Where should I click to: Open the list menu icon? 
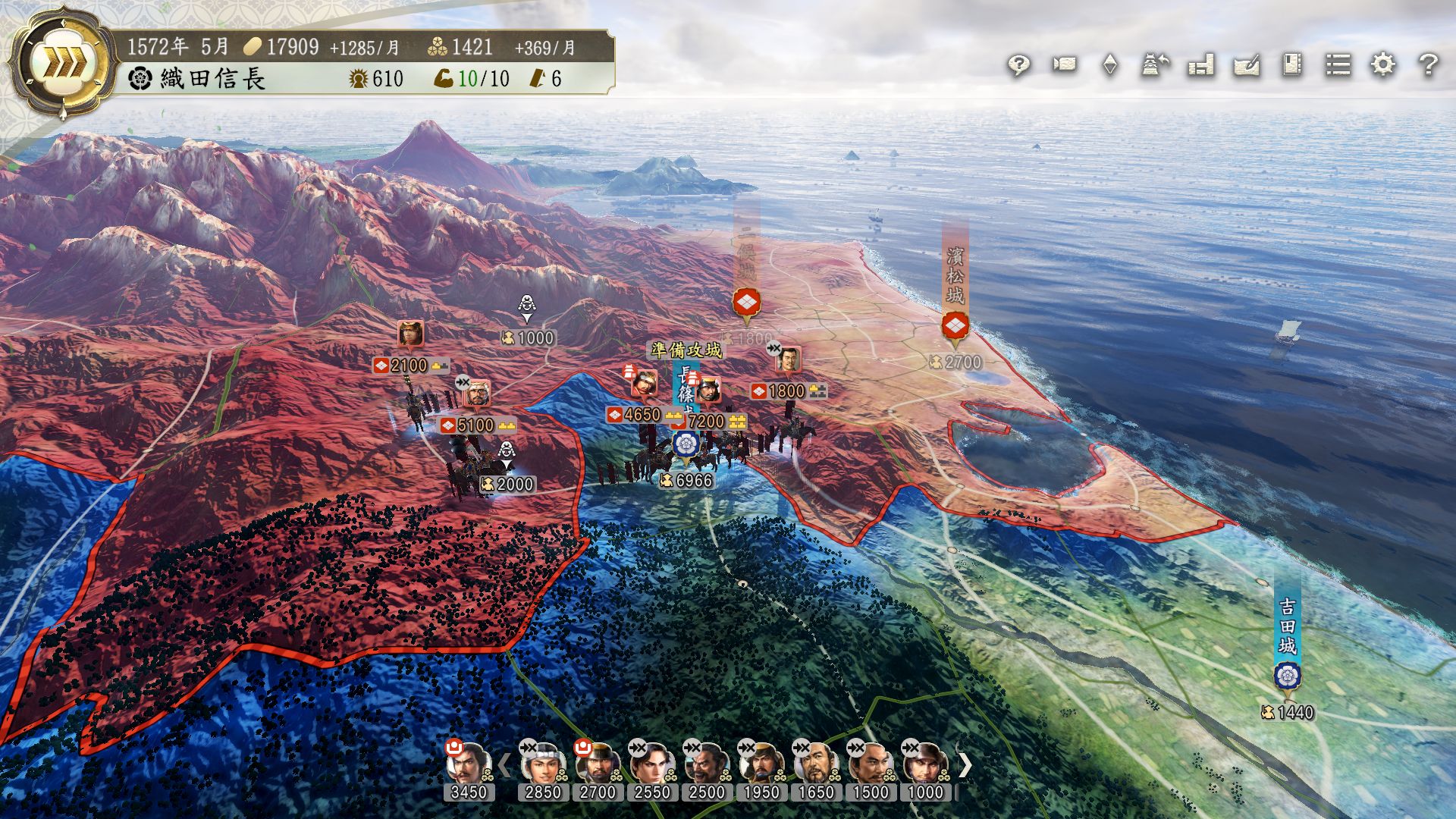(1338, 65)
